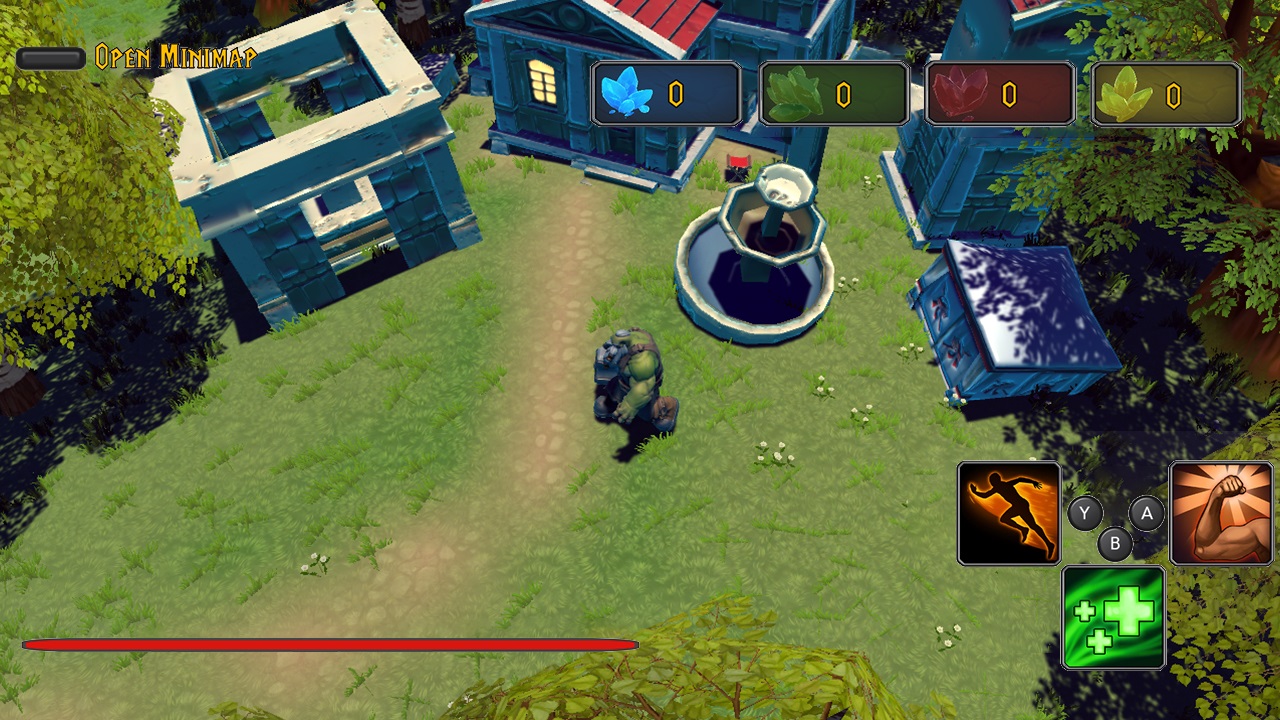Select the green crystal resource icon
Screen dimensions: 1280x720
pyautogui.click(x=797, y=92)
